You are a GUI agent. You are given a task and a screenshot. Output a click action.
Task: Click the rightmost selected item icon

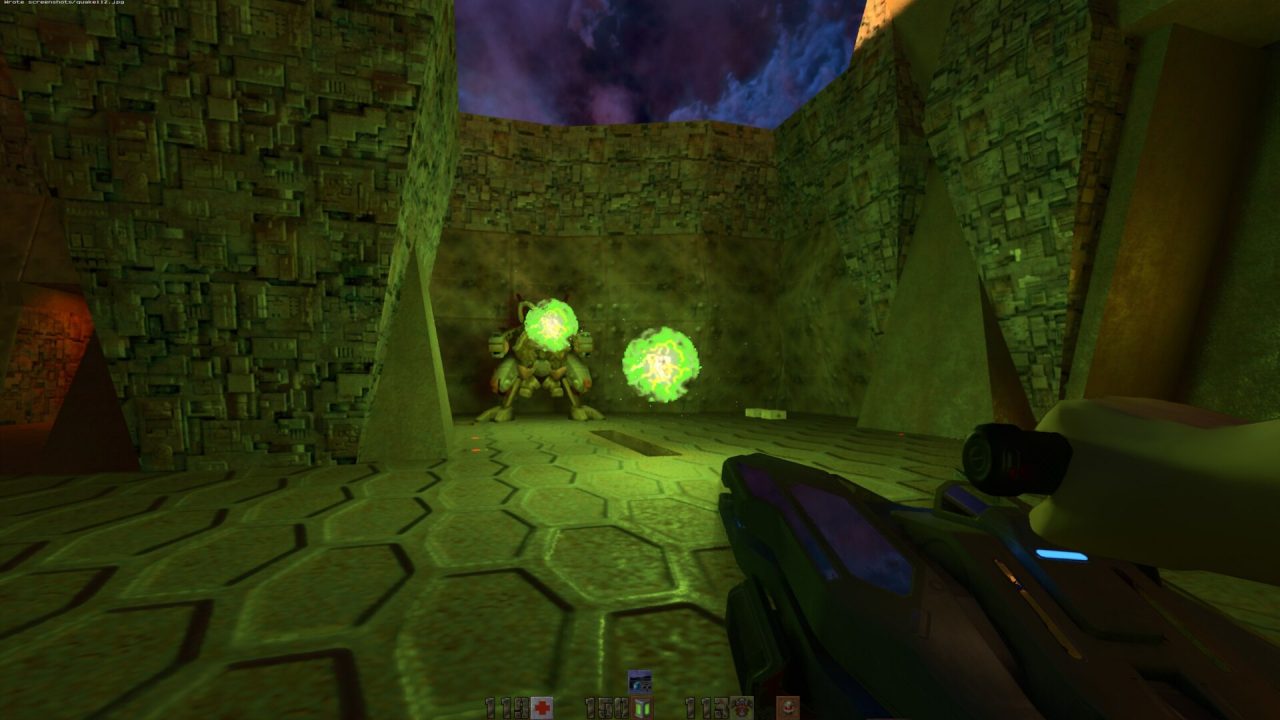[x=789, y=708]
